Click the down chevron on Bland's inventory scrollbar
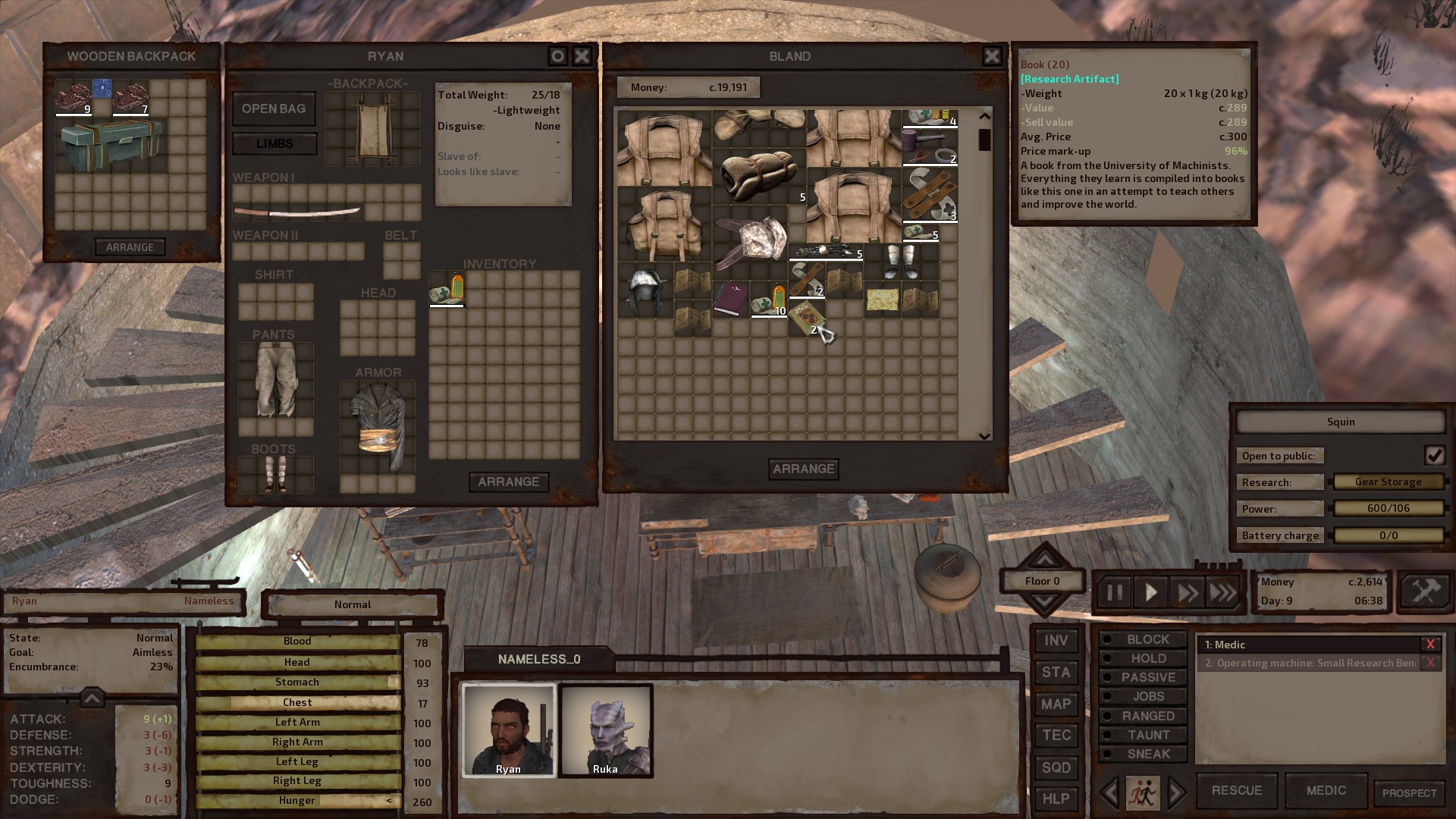 984,435
